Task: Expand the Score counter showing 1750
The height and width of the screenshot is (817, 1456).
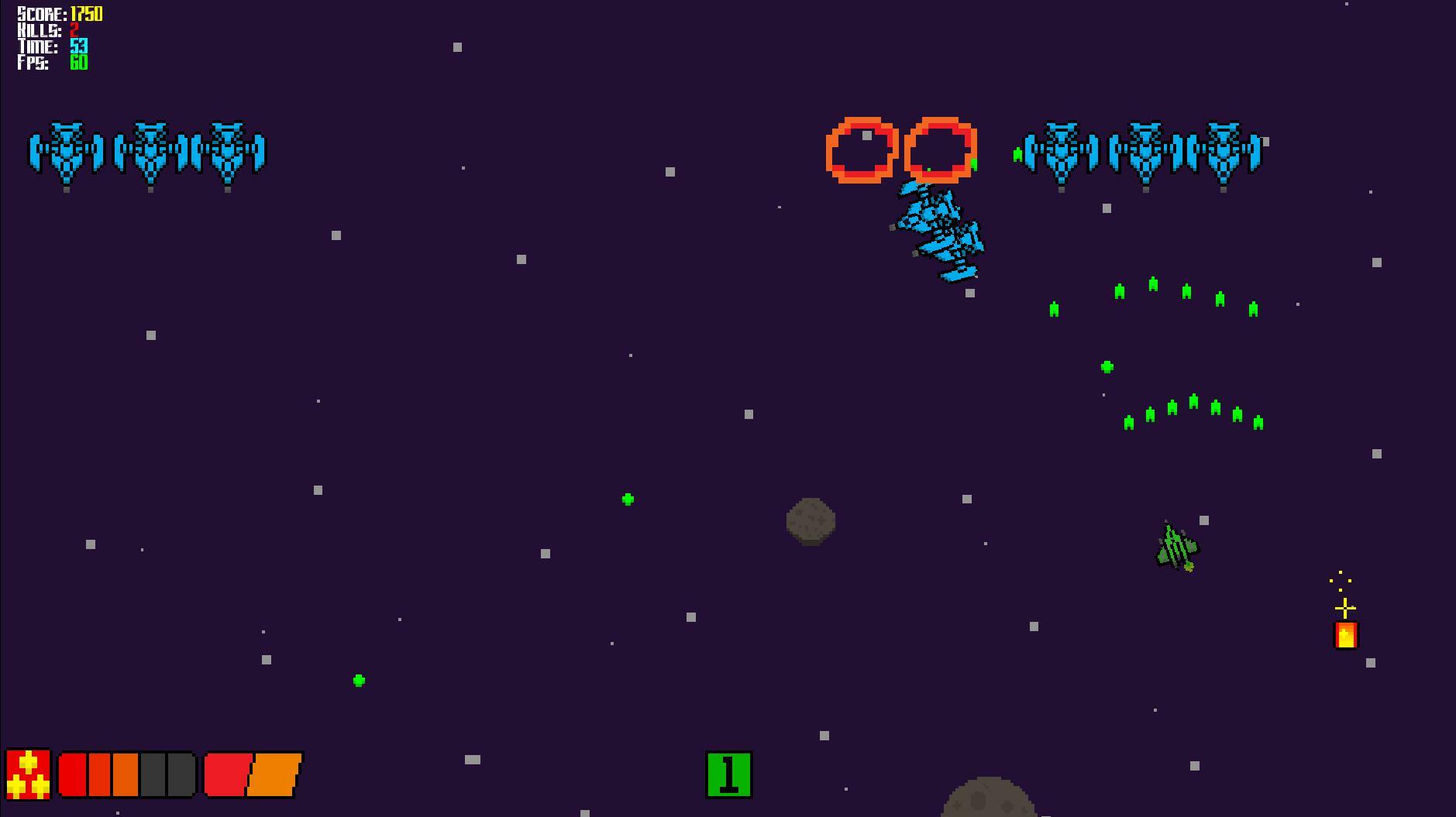Action: pos(58,13)
